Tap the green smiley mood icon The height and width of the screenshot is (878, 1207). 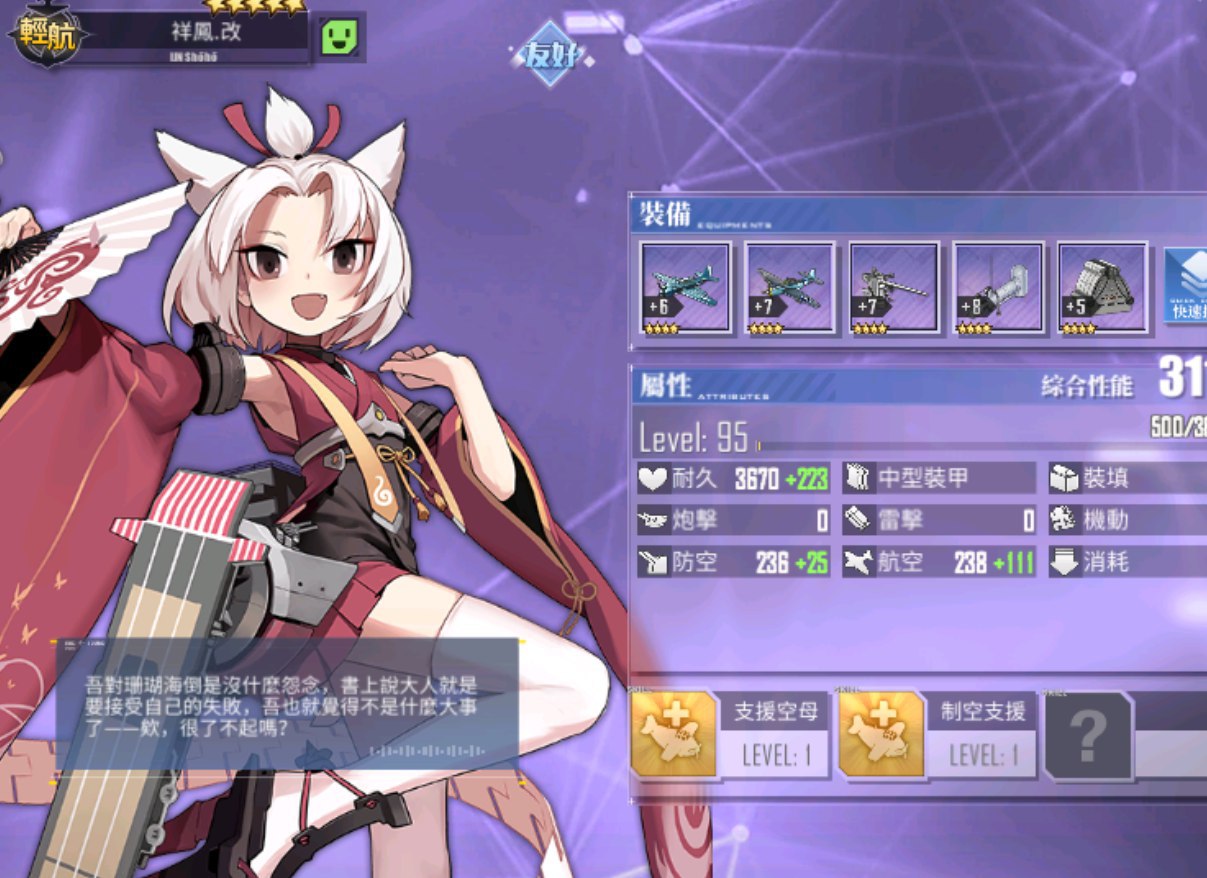coord(339,37)
